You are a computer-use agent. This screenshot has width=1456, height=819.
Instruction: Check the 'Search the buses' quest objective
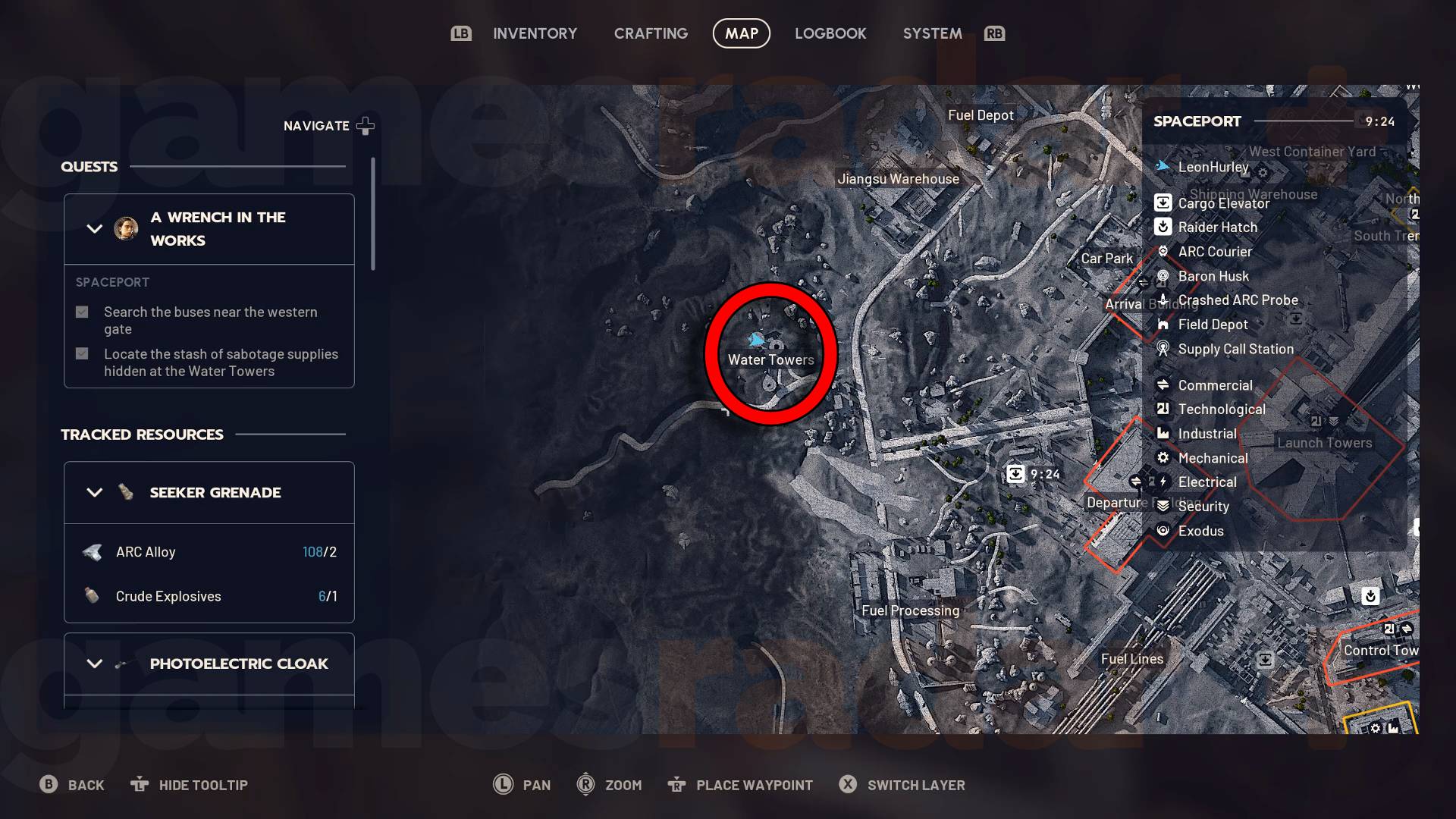point(81,311)
